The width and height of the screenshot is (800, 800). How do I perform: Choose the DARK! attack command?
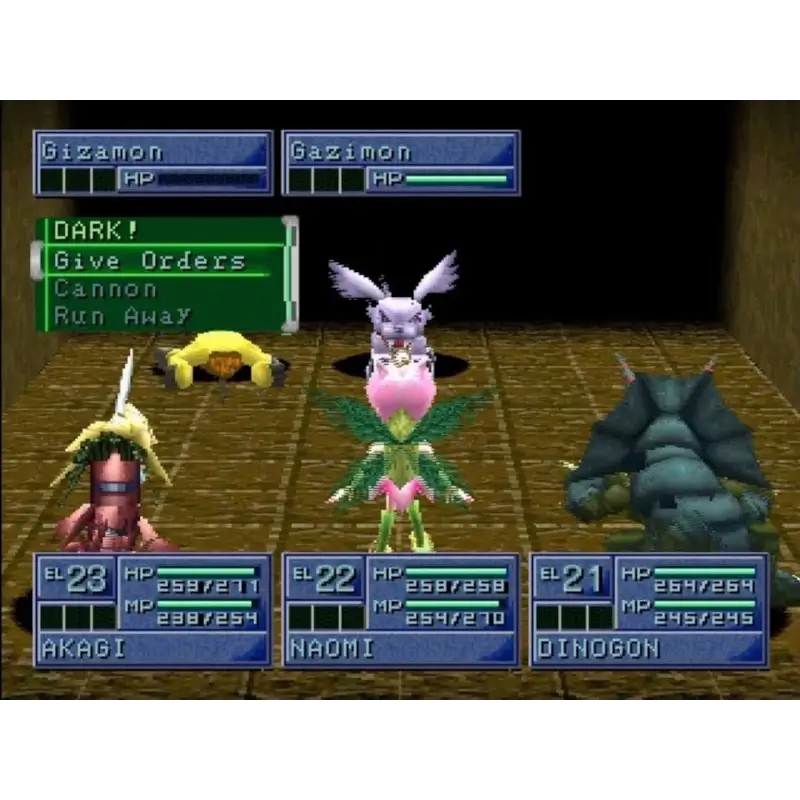[x=96, y=231]
